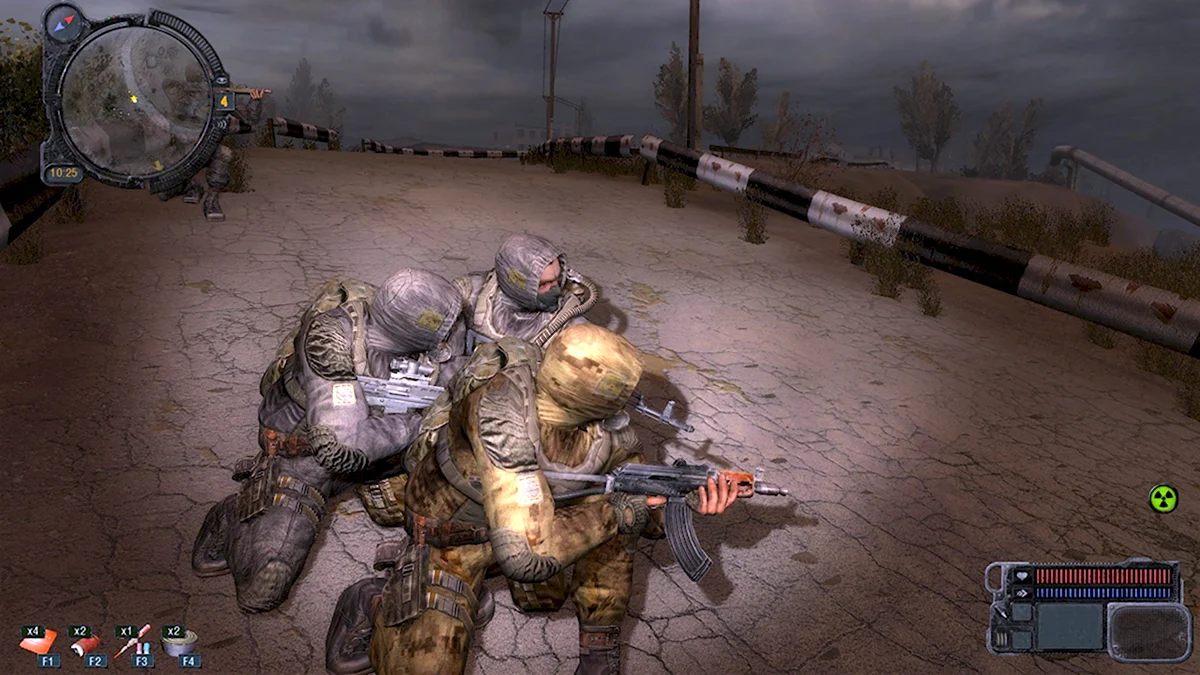The width and height of the screenshot is (1200, 675).
Task: Select the orange medkit quick slot
Action: (38, 643)
